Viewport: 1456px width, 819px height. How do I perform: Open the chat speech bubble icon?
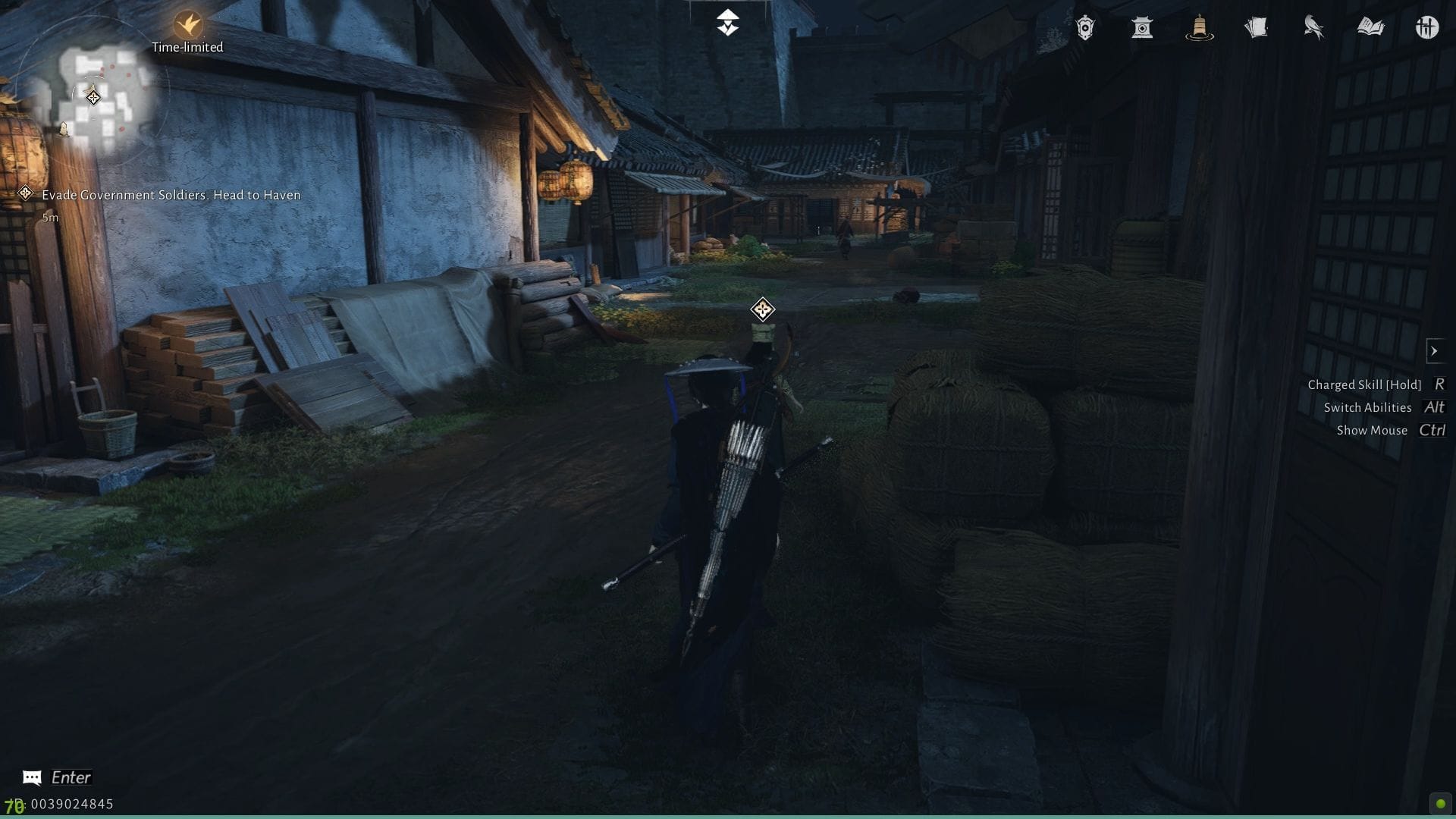[x=30, y=777]
